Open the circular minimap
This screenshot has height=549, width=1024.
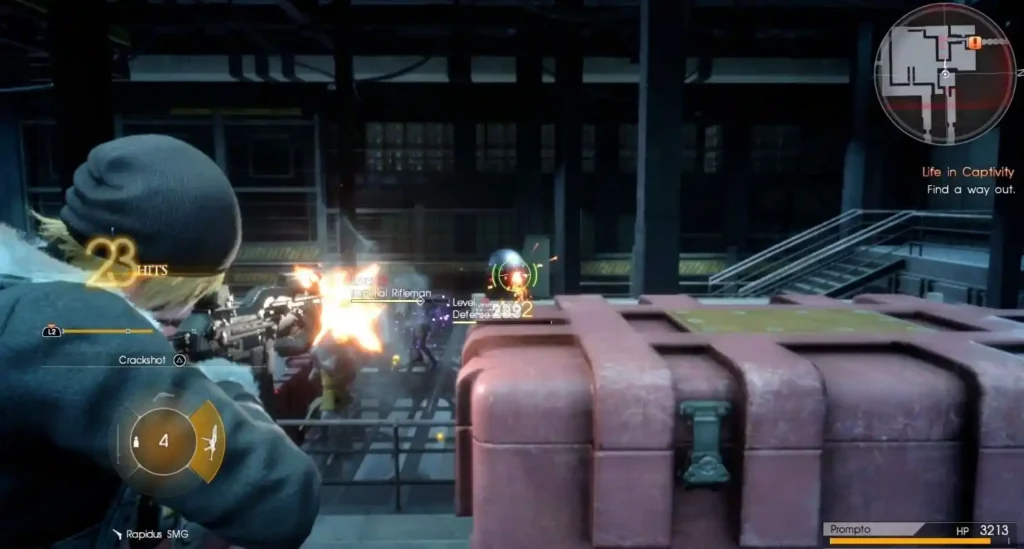click(945, 74)
